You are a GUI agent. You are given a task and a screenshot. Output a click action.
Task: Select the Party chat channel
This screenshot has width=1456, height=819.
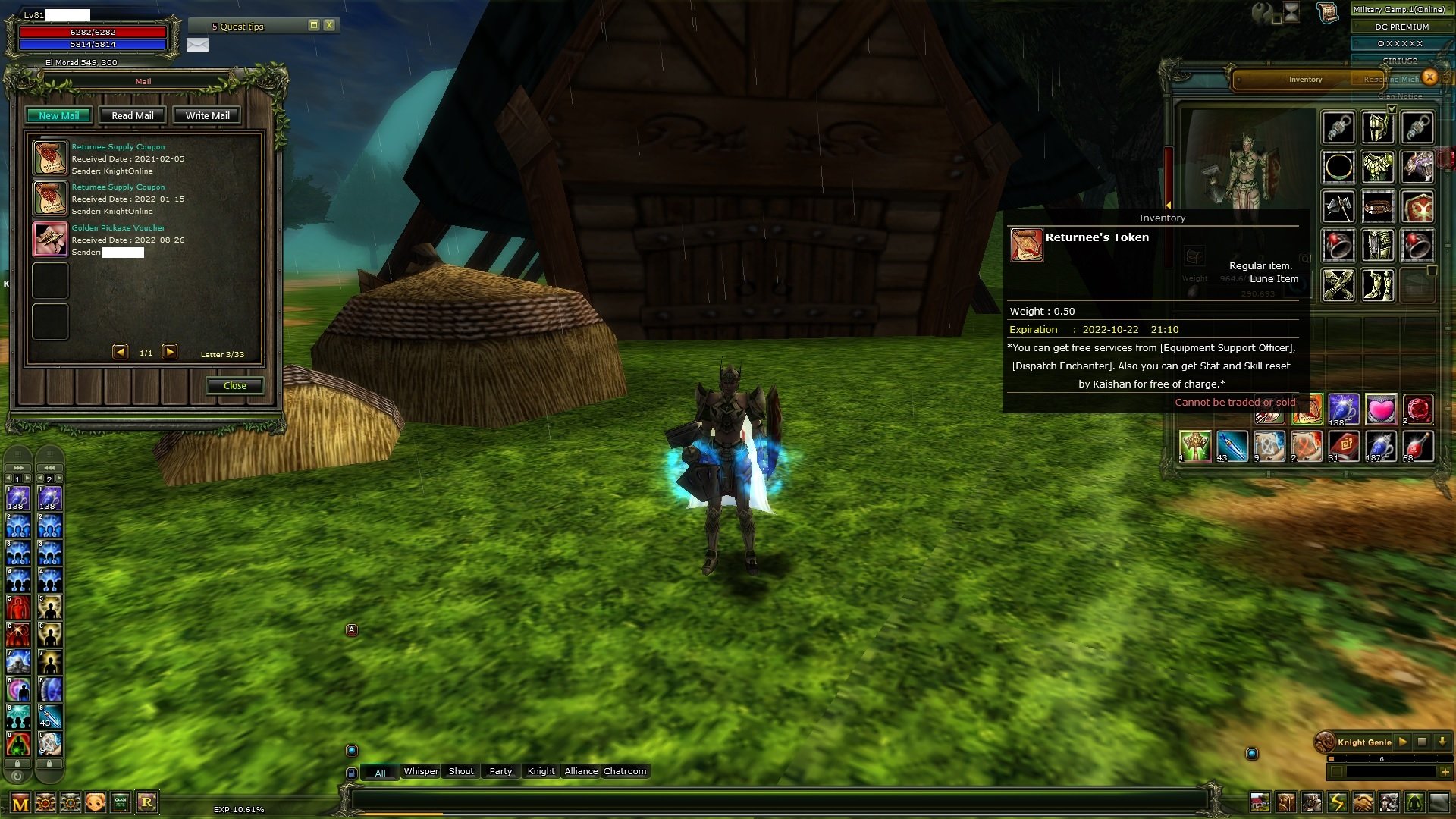pyautogui.click(x=500, y=770)
